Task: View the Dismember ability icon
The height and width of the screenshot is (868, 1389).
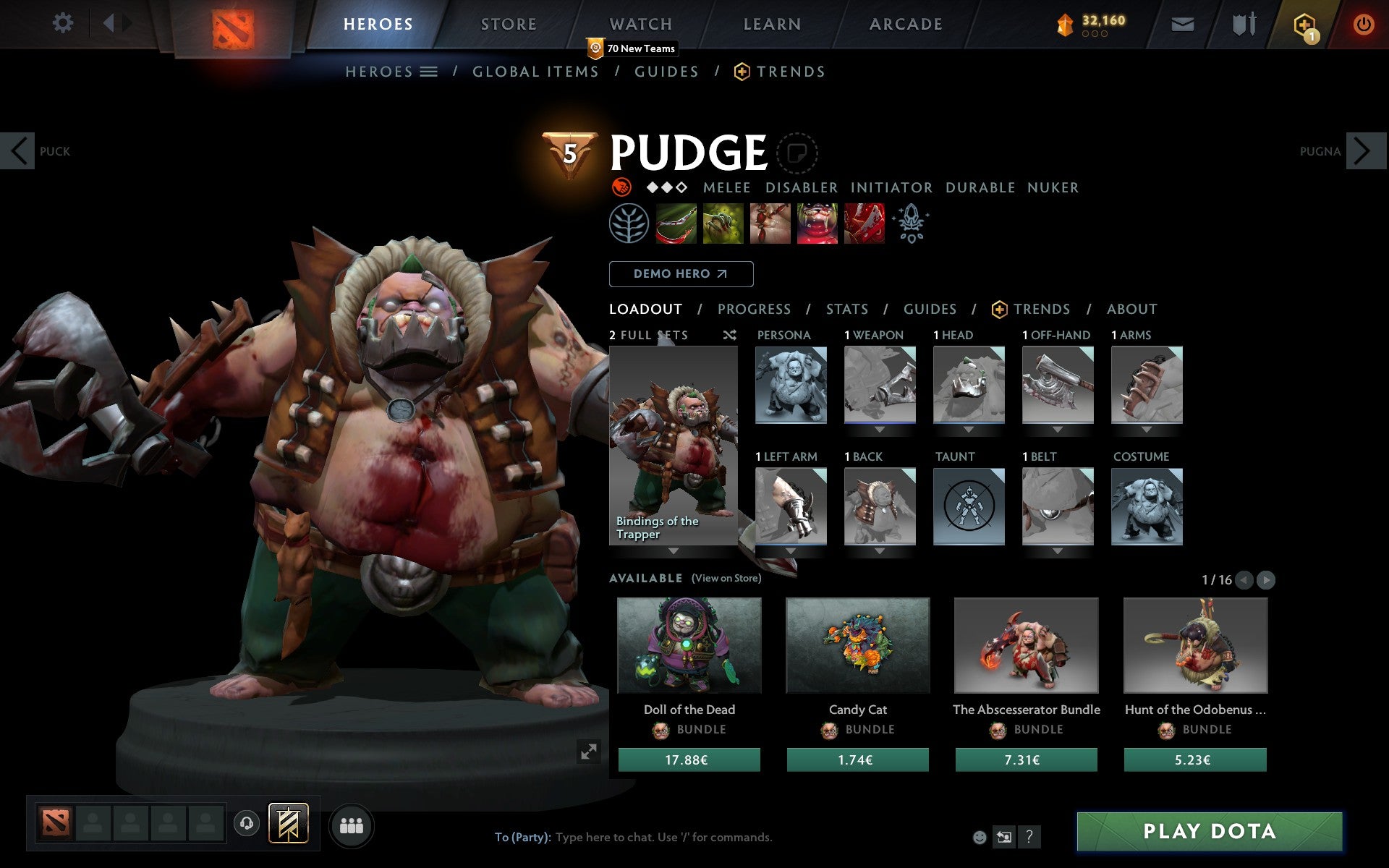Action: 817,223
